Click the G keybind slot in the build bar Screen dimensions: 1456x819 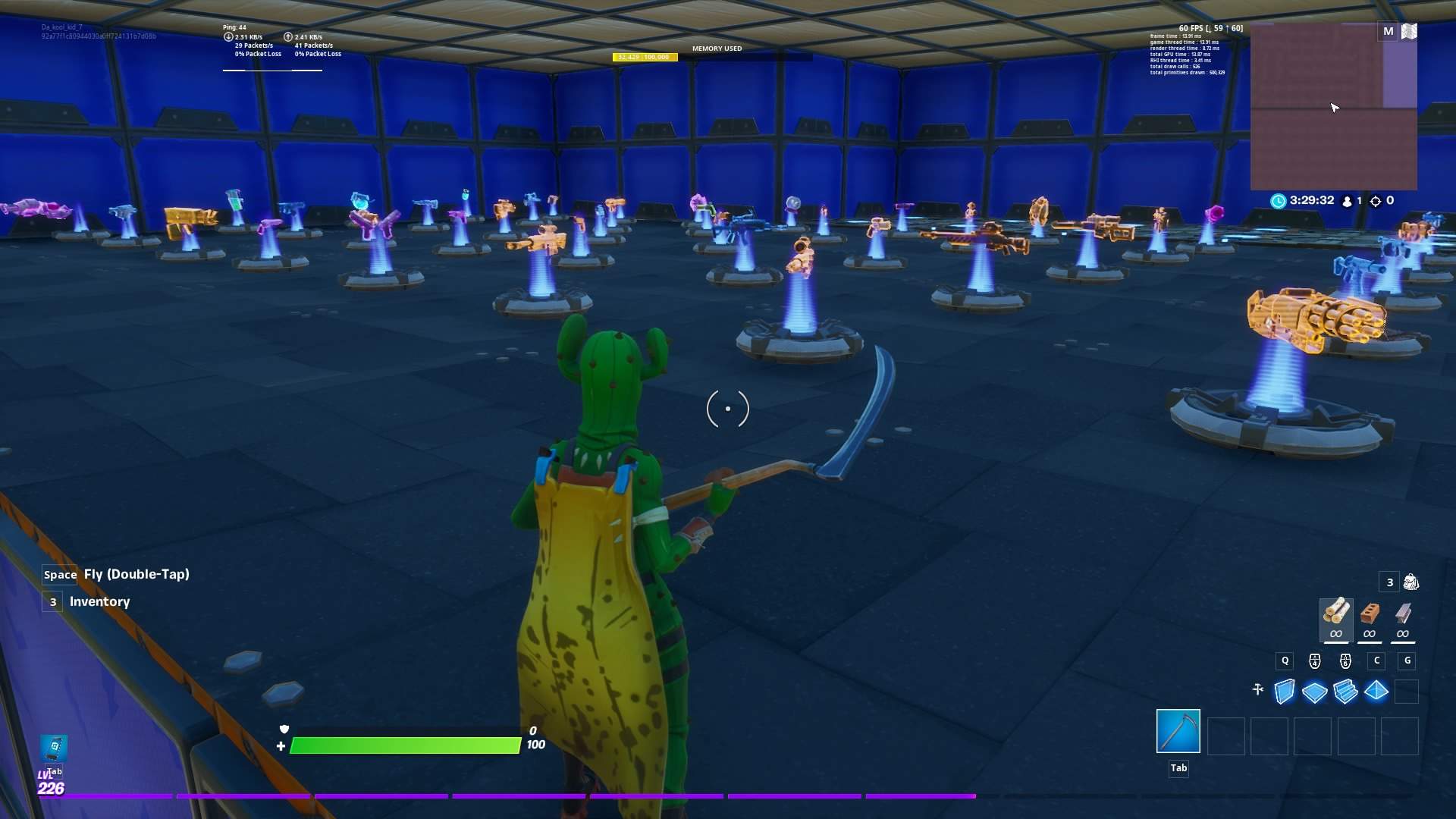point(1407,661)
